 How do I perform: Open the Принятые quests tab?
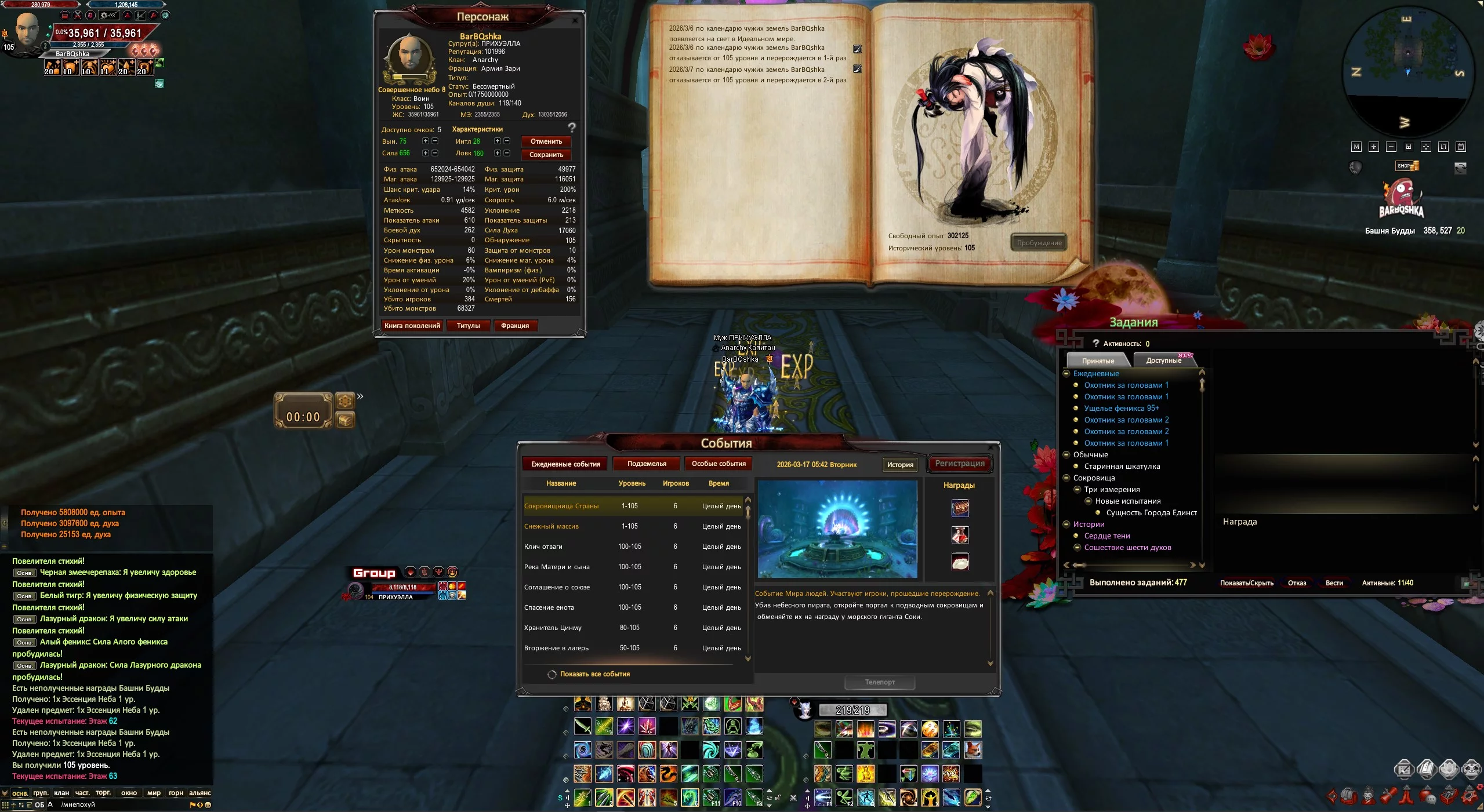(1098, 360)
